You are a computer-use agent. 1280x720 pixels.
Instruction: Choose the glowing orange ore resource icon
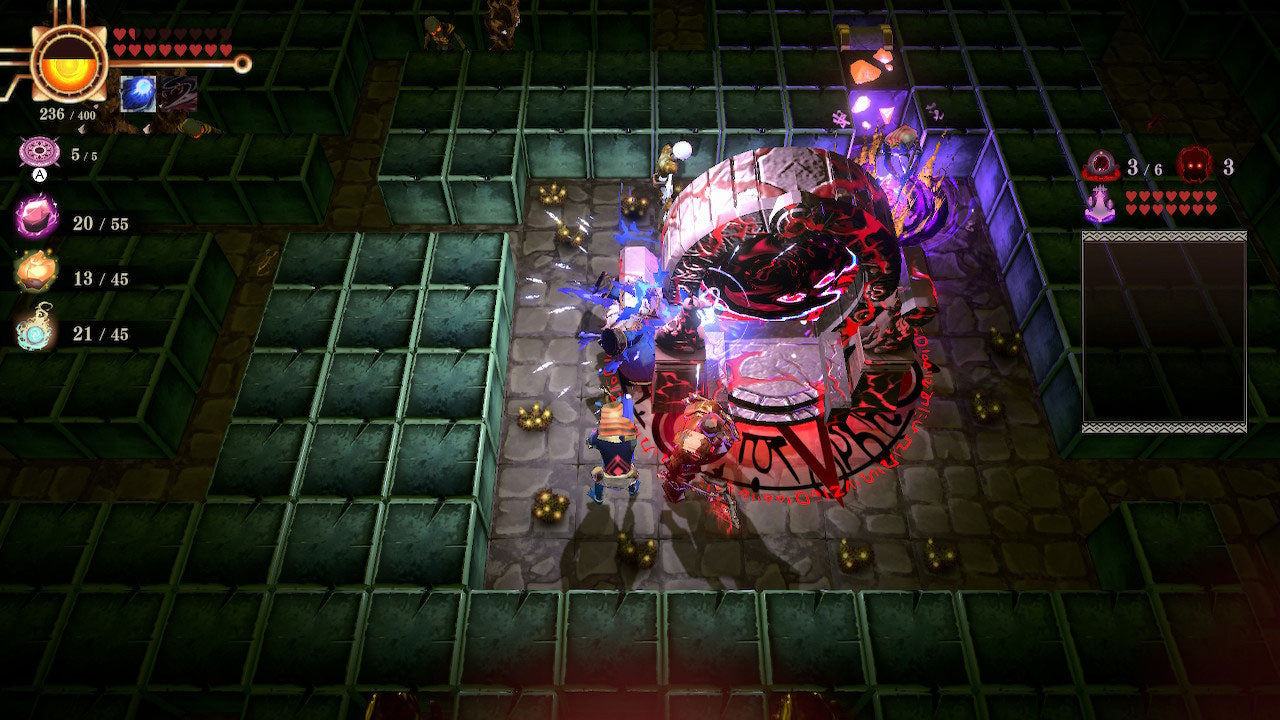(x=36, y=276)
